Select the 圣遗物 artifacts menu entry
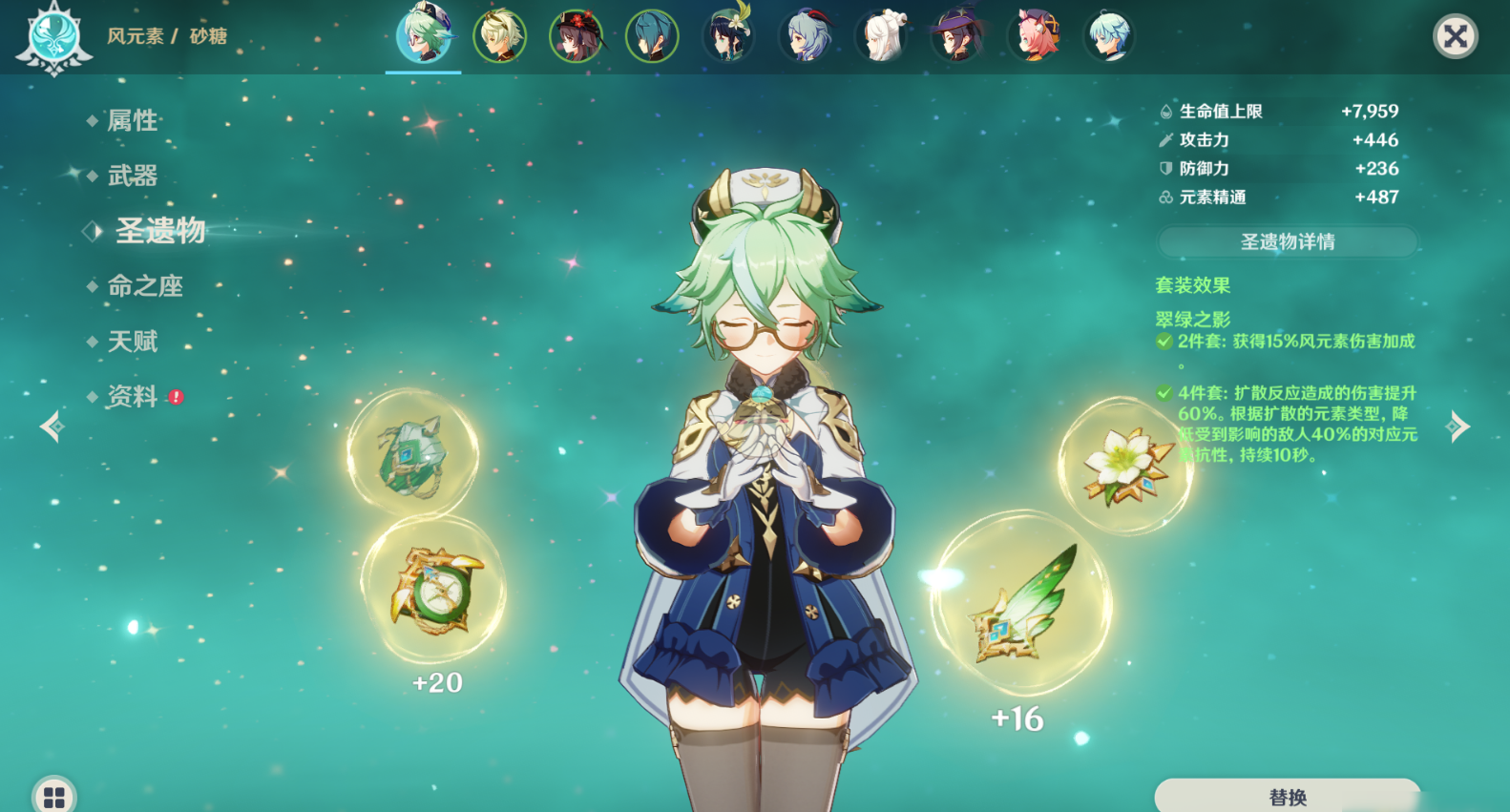Screen dimensions: 1510x812 click(x=159, y=231)
